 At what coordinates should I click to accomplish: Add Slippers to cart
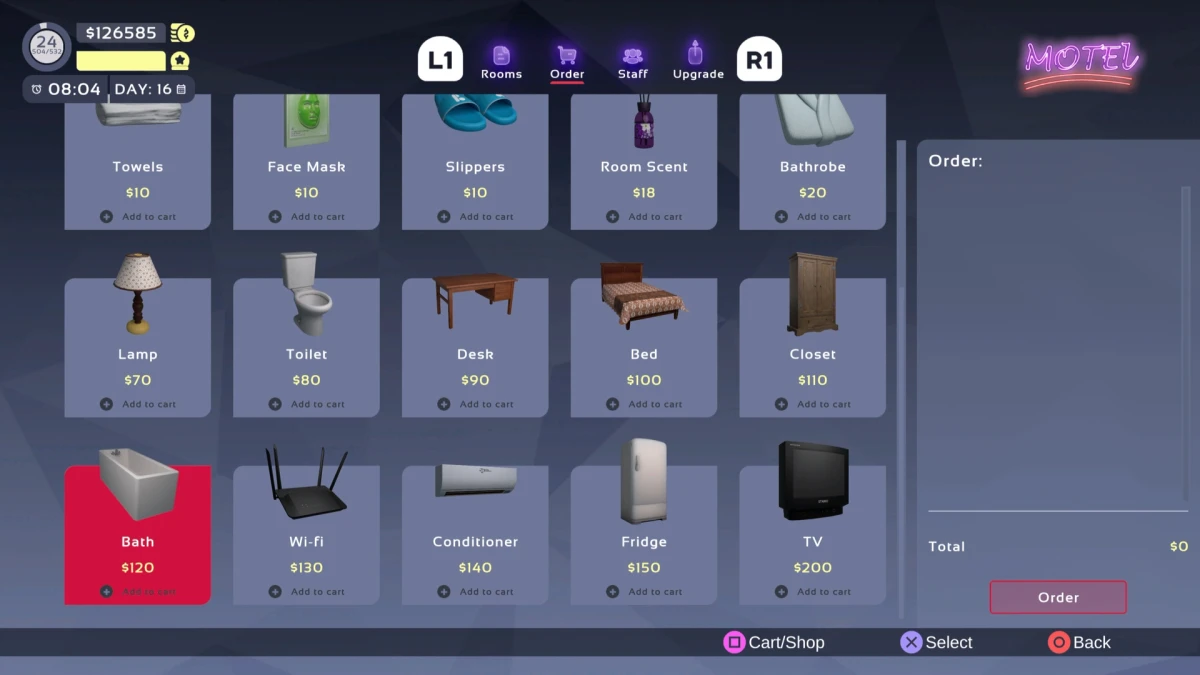pos(476,216)
